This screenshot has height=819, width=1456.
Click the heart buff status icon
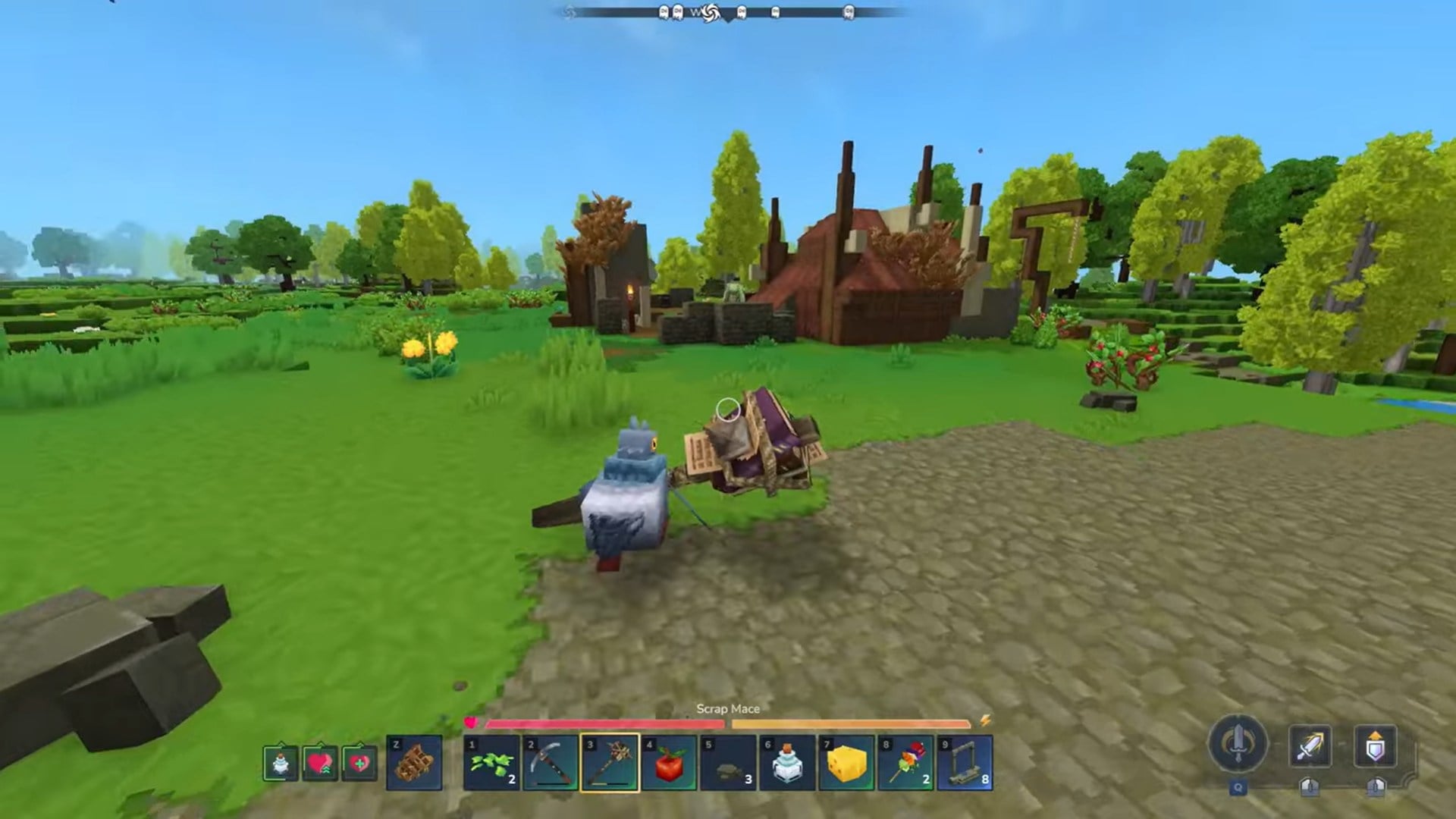[320, 764]
